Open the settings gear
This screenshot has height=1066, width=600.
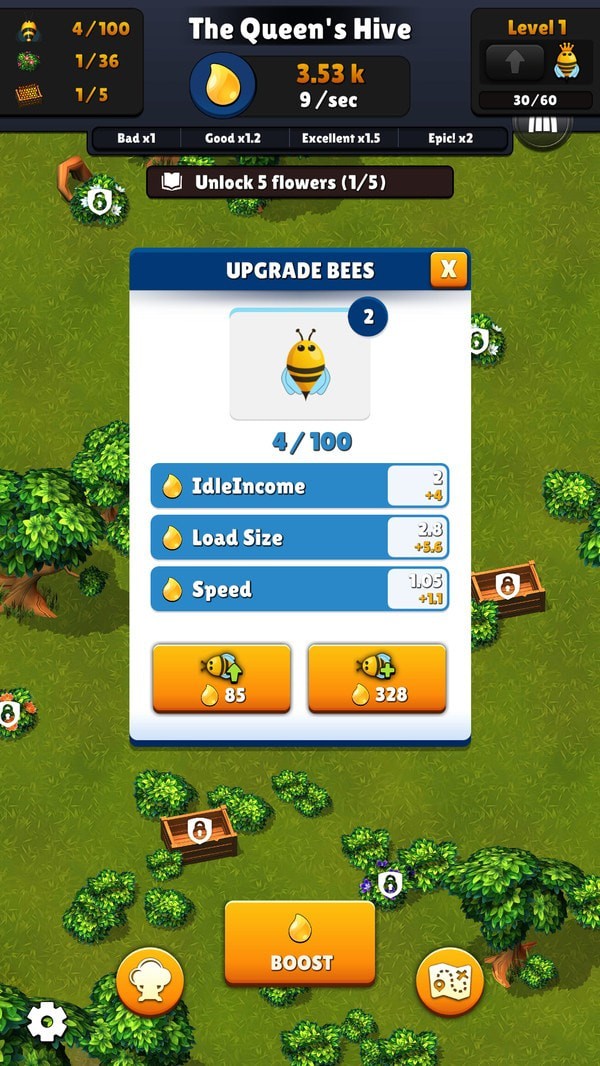pos(46,1021)
